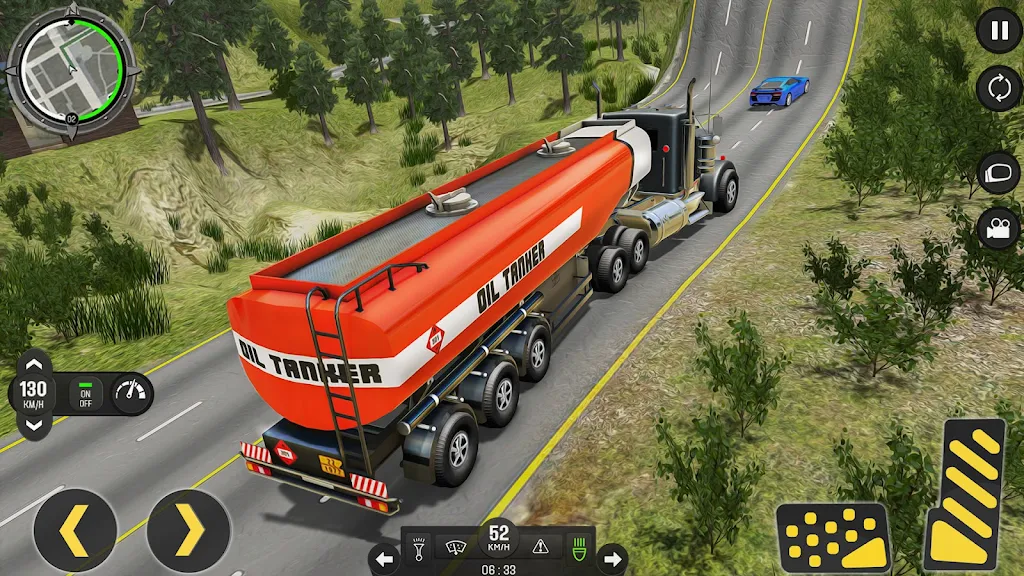The height and width of the screenshot is (576, 1024).
Task: Toggle the side mirror view
Action: [x=998, y=171]
